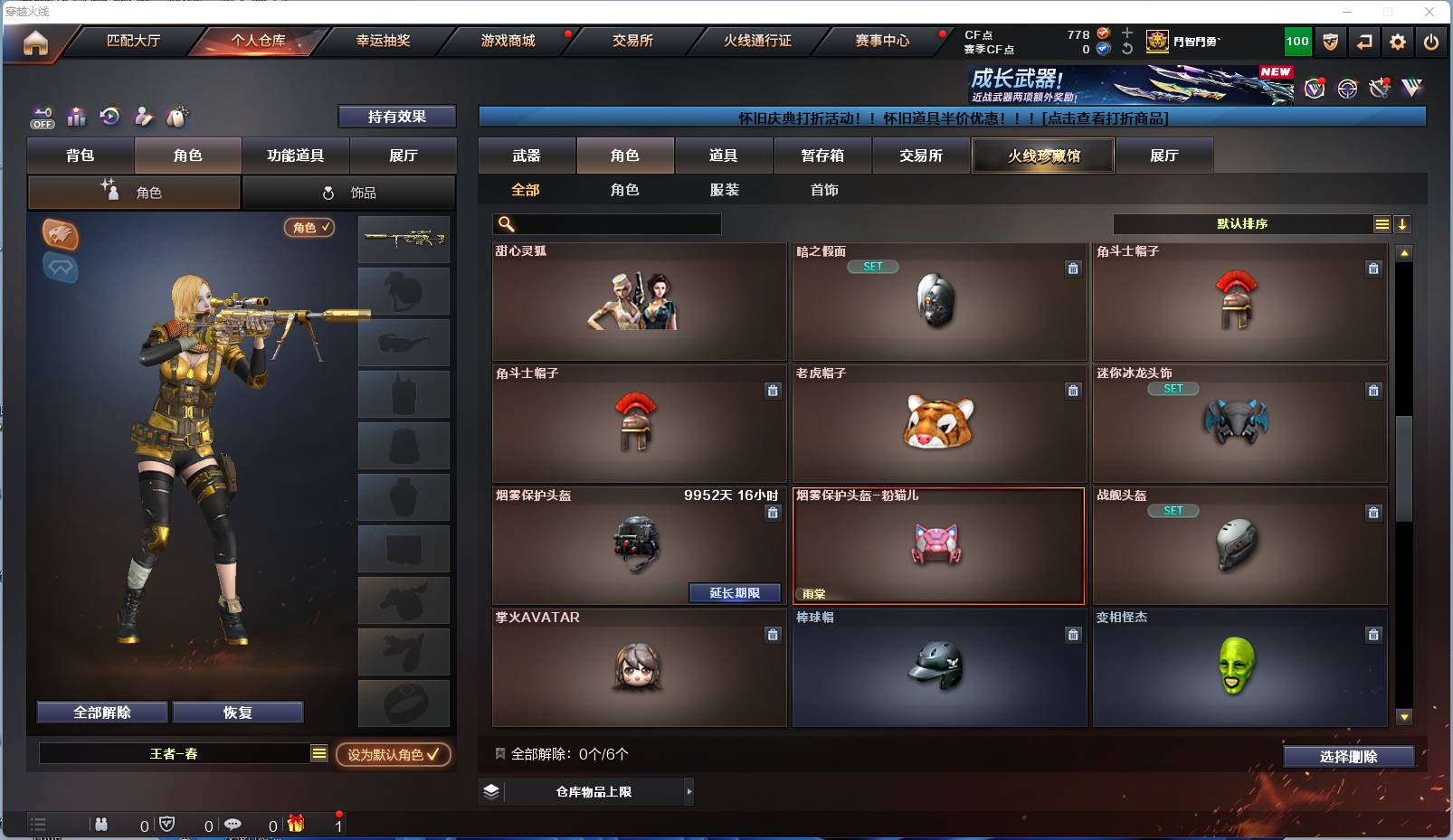Click the exchange arrow icon at top right
Screen dimensions: 1453x840
point(1364,42)
